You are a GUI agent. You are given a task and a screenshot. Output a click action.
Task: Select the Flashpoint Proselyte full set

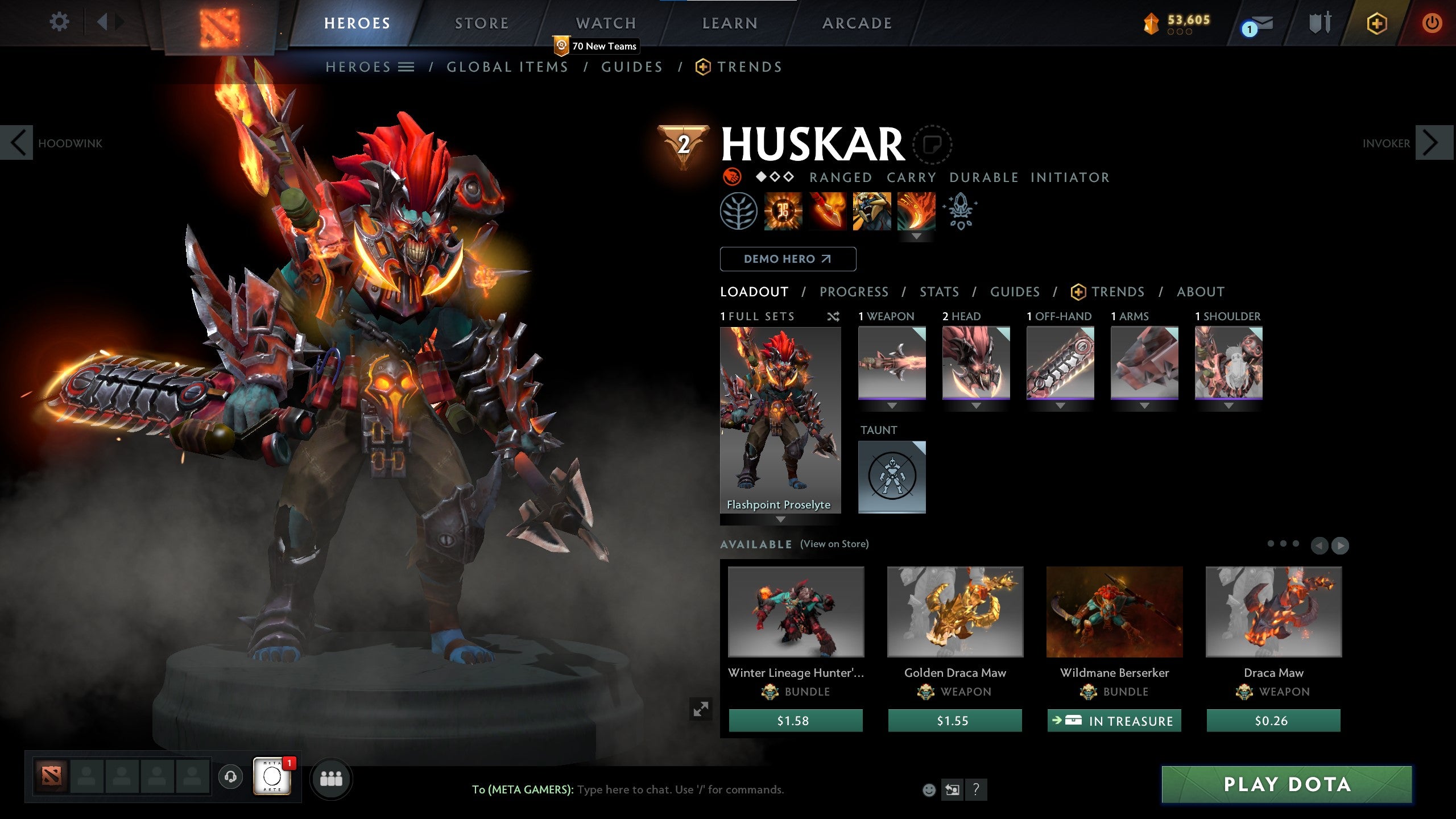(780, 420)
